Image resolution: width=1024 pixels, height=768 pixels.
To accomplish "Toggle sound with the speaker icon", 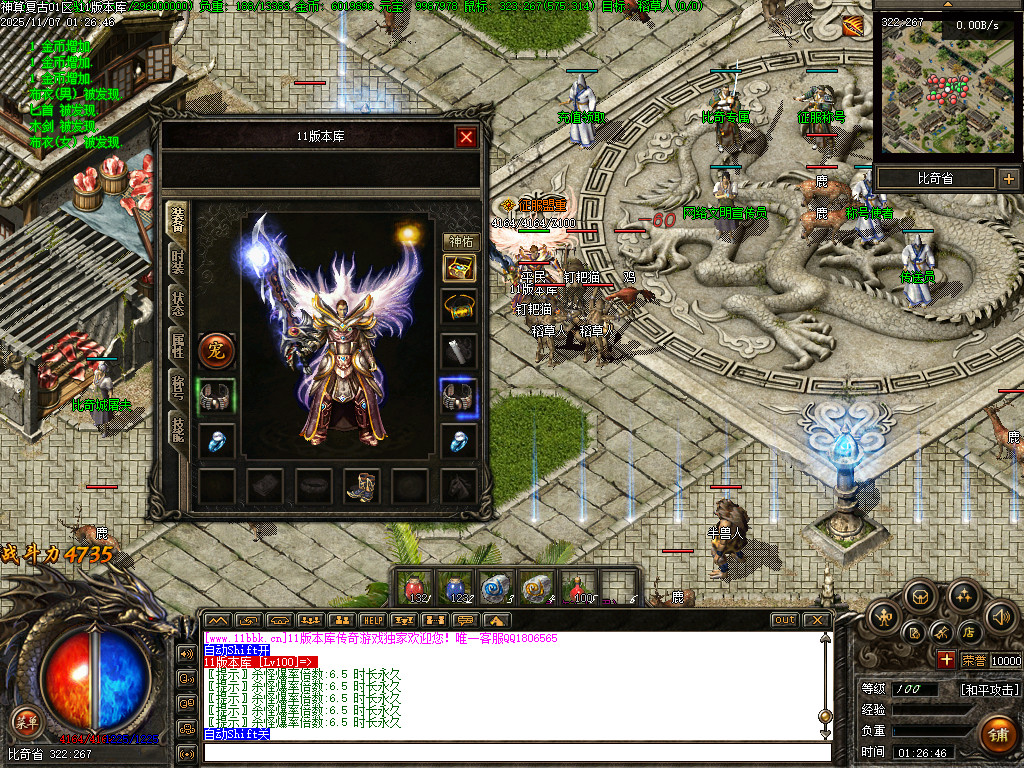I will 999,616.
